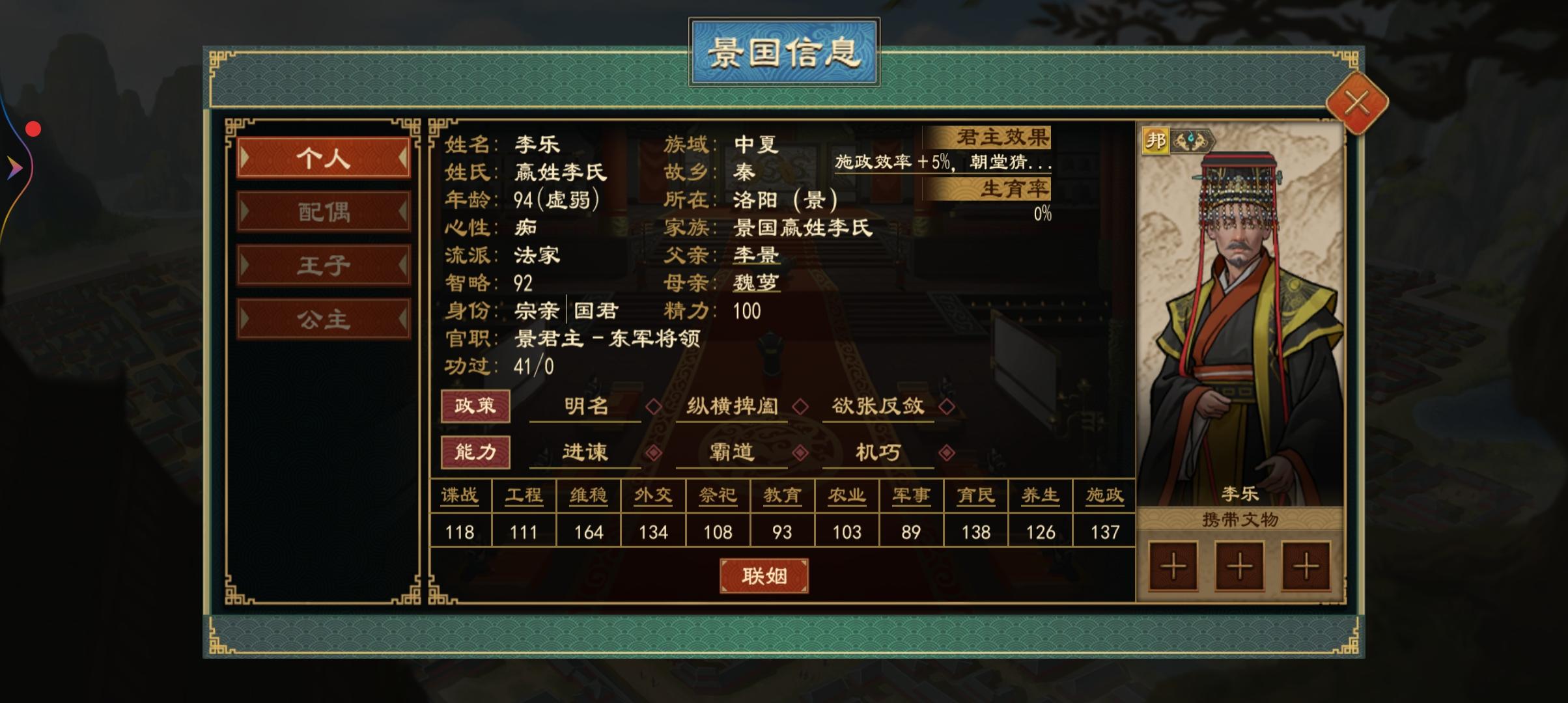The height and width of the screenshot is (703, 1568).
Task: Click the 谍战 stat header
Action: coord(460,495)
